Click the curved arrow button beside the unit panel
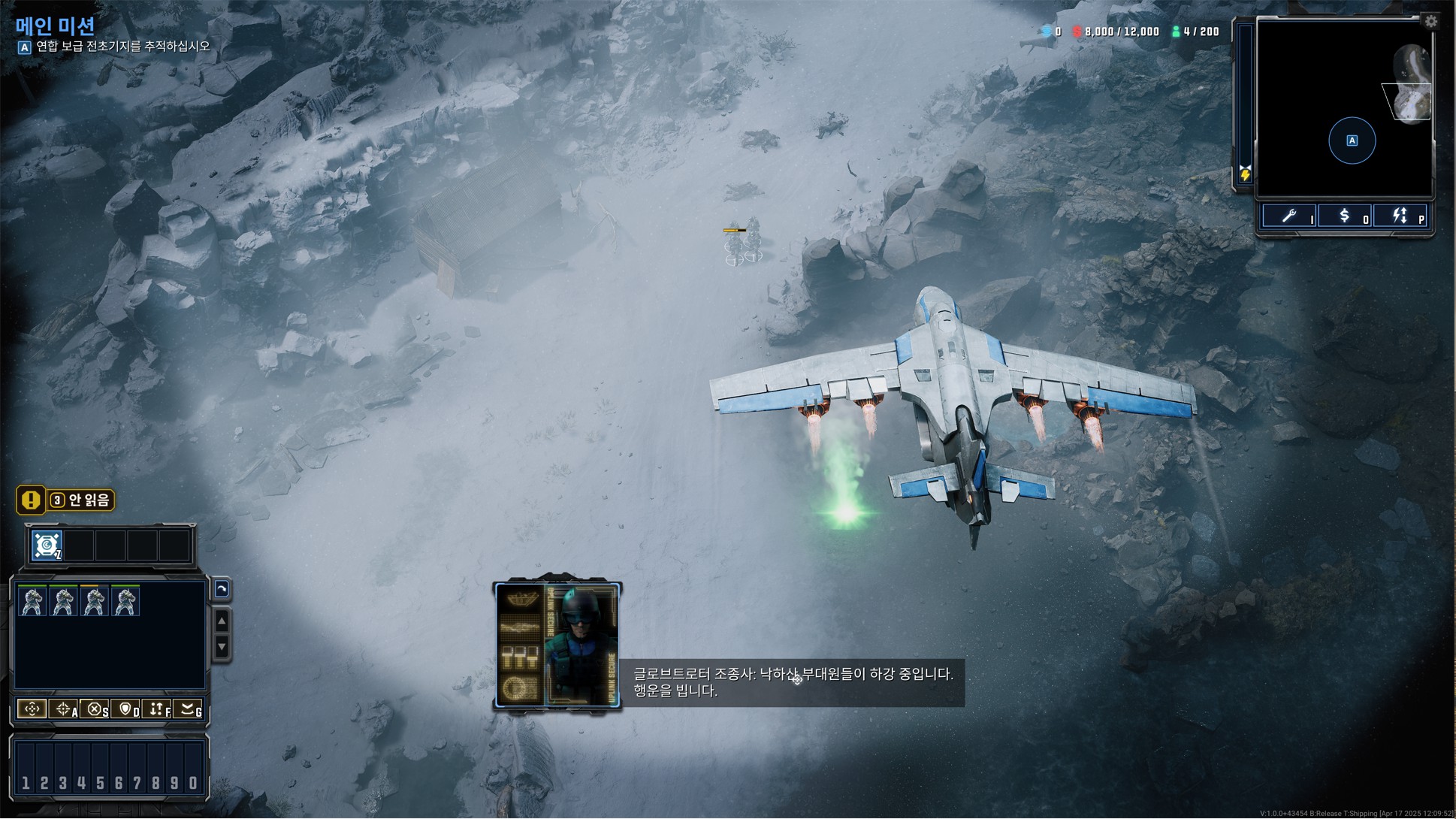Viewport: 1456px width, 819px height. point(222,589)
